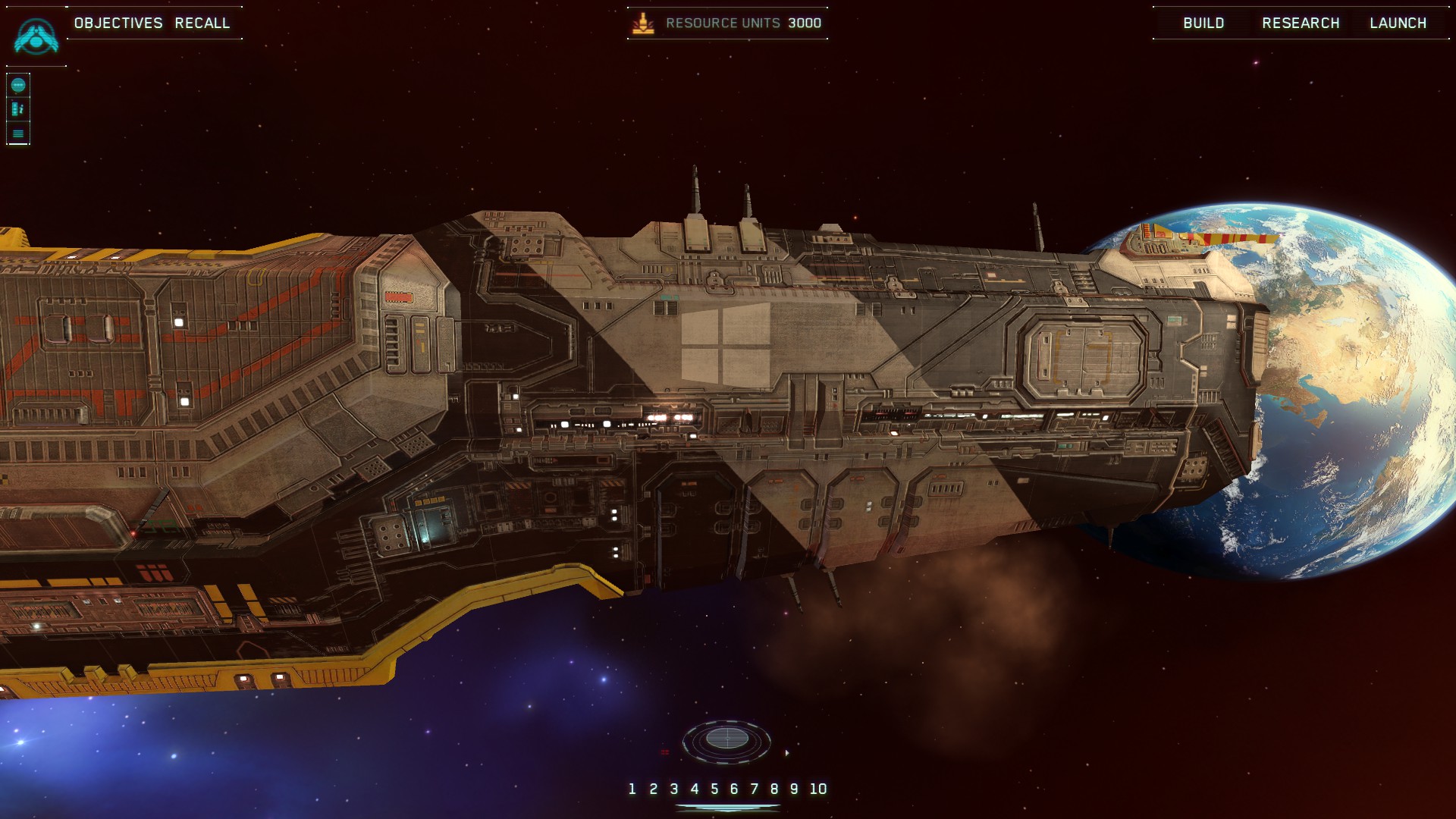Select the build queue icon in the sidebar
Image resolution: width=1456 pixels, height=819 pixels.
tap(17, 108)
